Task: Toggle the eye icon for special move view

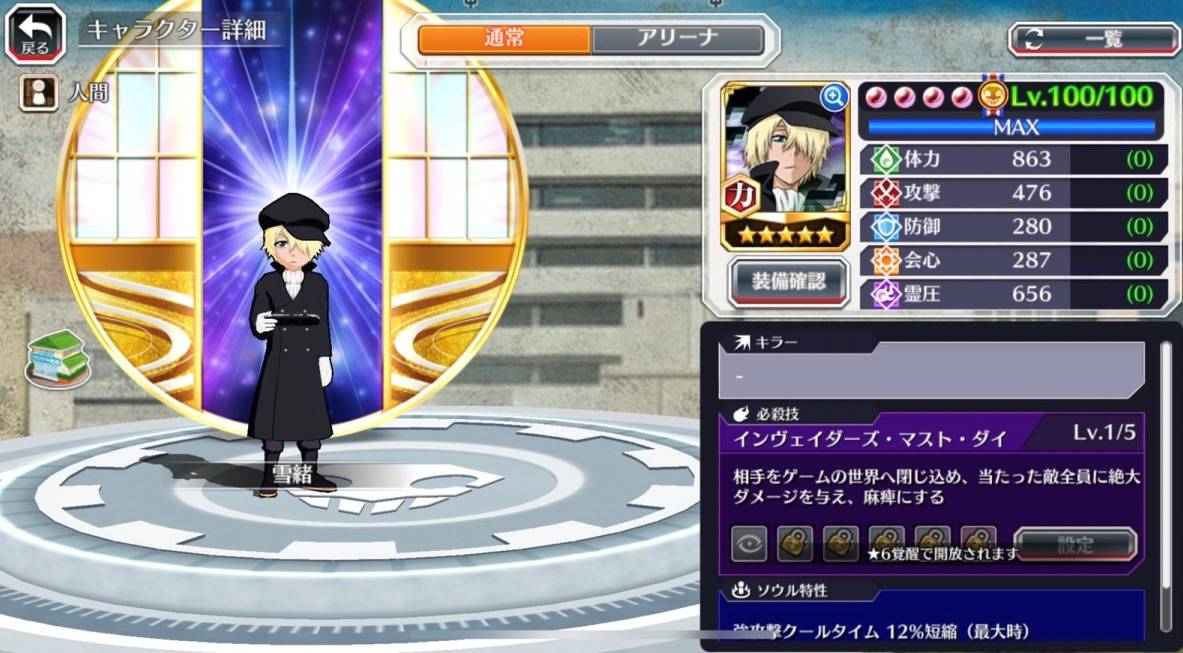Action: pos(751,545)
